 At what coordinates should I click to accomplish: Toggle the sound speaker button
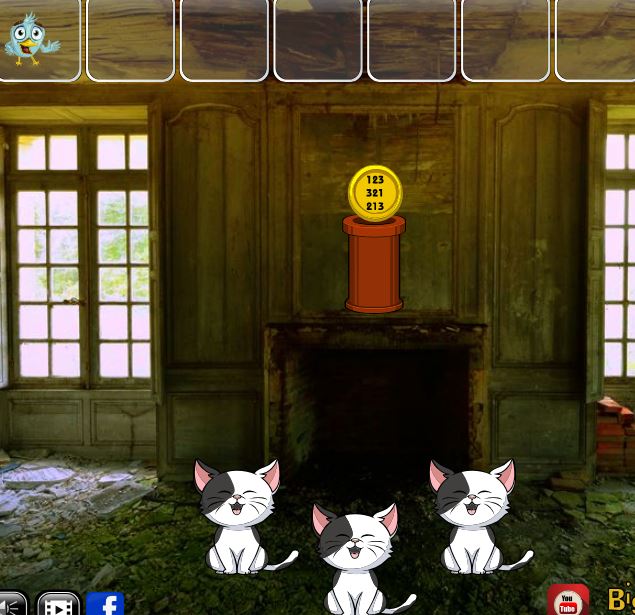pos(10,604)
